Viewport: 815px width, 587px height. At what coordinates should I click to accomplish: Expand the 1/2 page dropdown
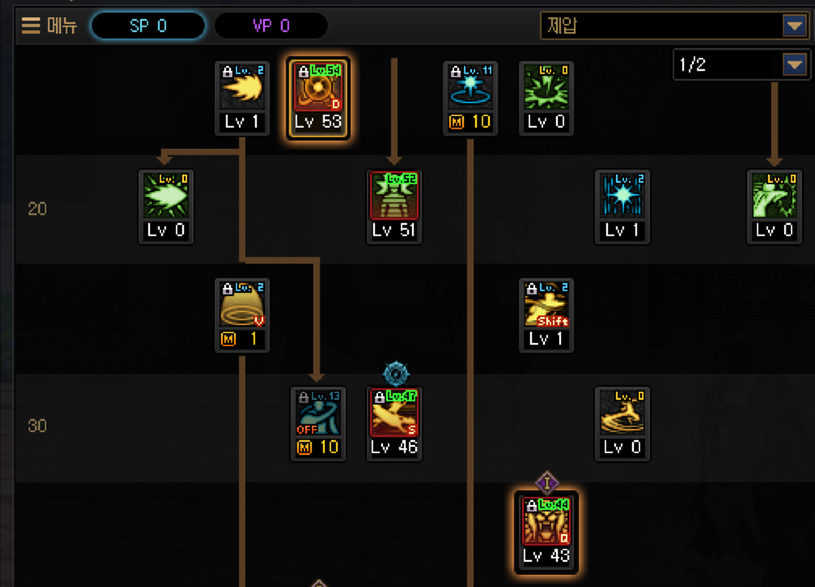point(794,65)
